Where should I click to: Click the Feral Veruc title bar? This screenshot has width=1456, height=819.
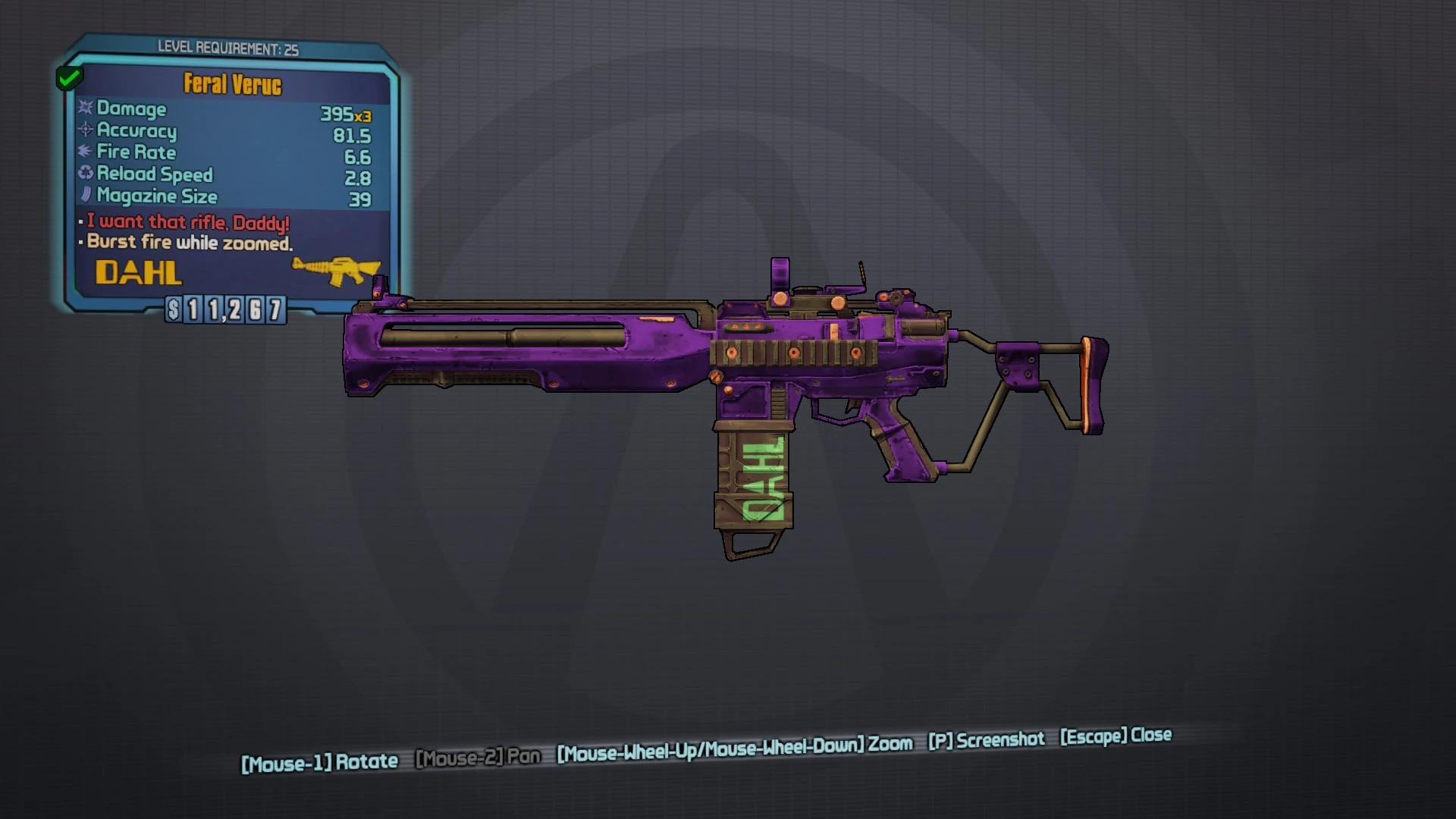[x=231, y=84]
